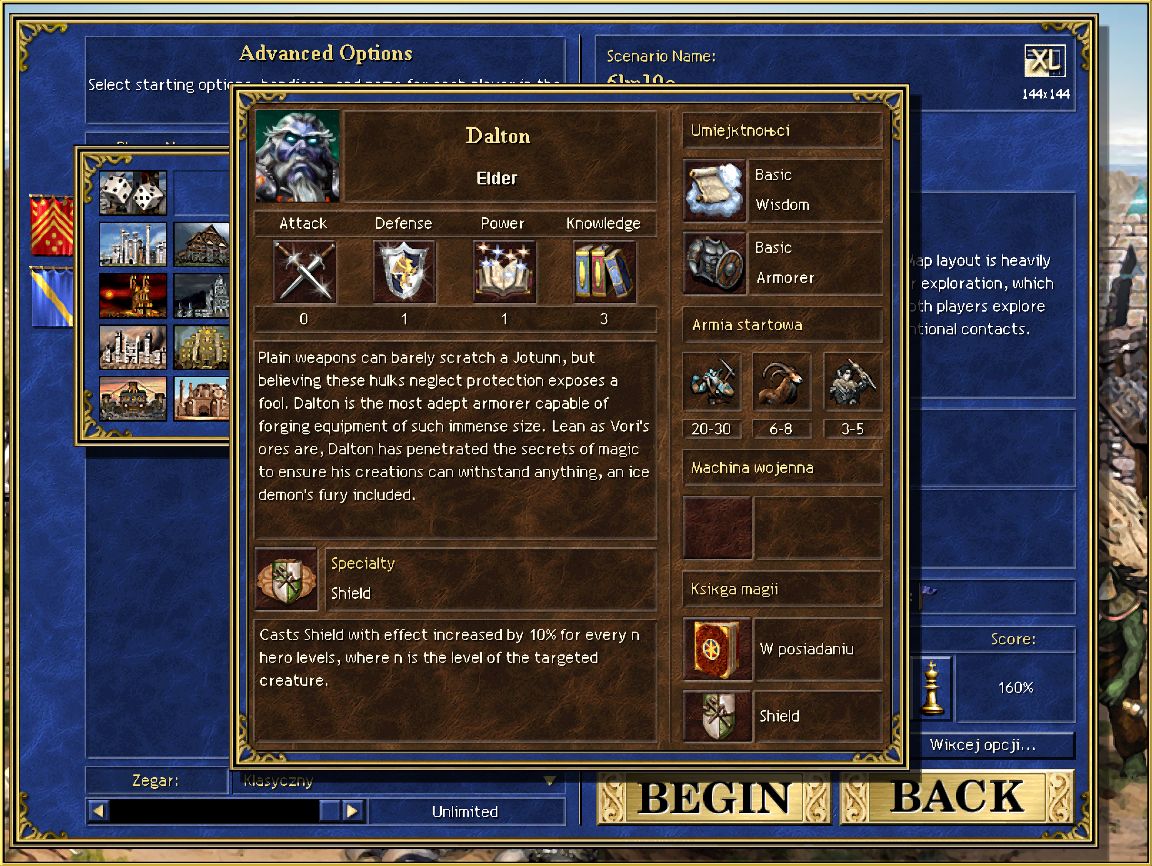Screen dimensions: 1152x866
Task: Click the Power spellbook stat icon
Action: [x=504, y=271]
